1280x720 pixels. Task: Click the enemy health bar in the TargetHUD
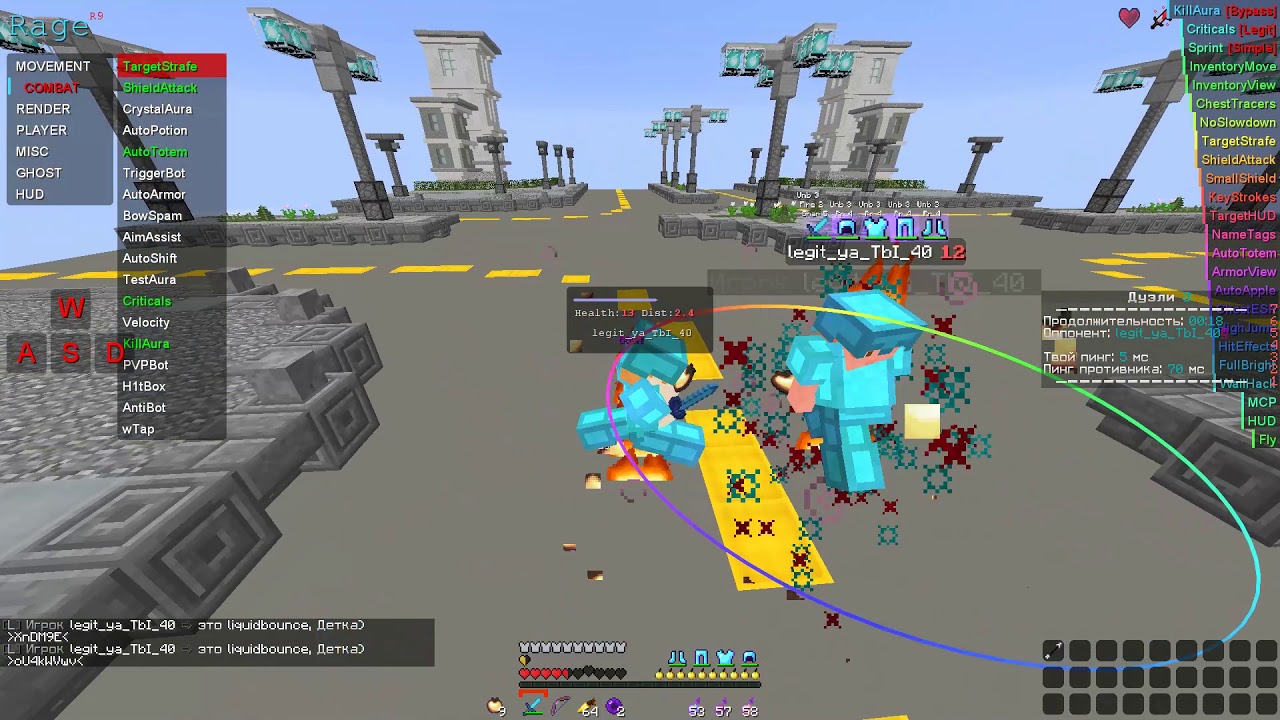pos(615,300)
